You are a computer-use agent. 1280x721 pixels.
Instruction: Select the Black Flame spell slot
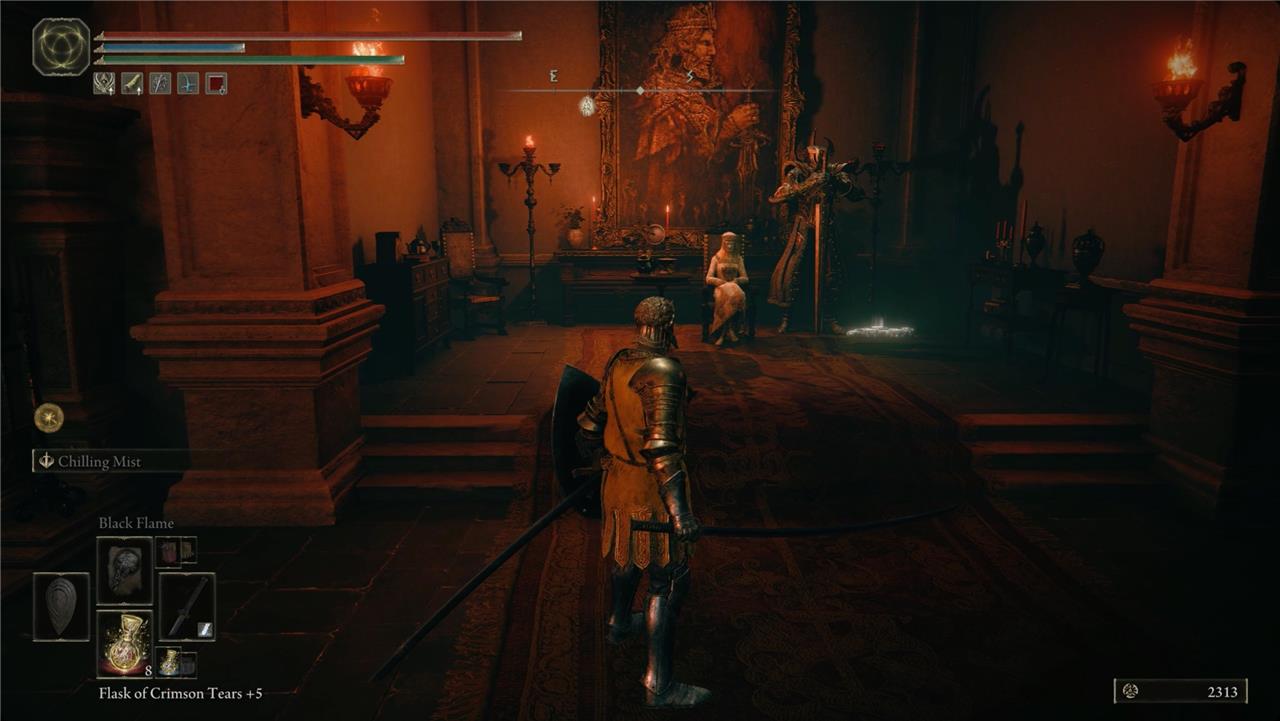(124, 570)
